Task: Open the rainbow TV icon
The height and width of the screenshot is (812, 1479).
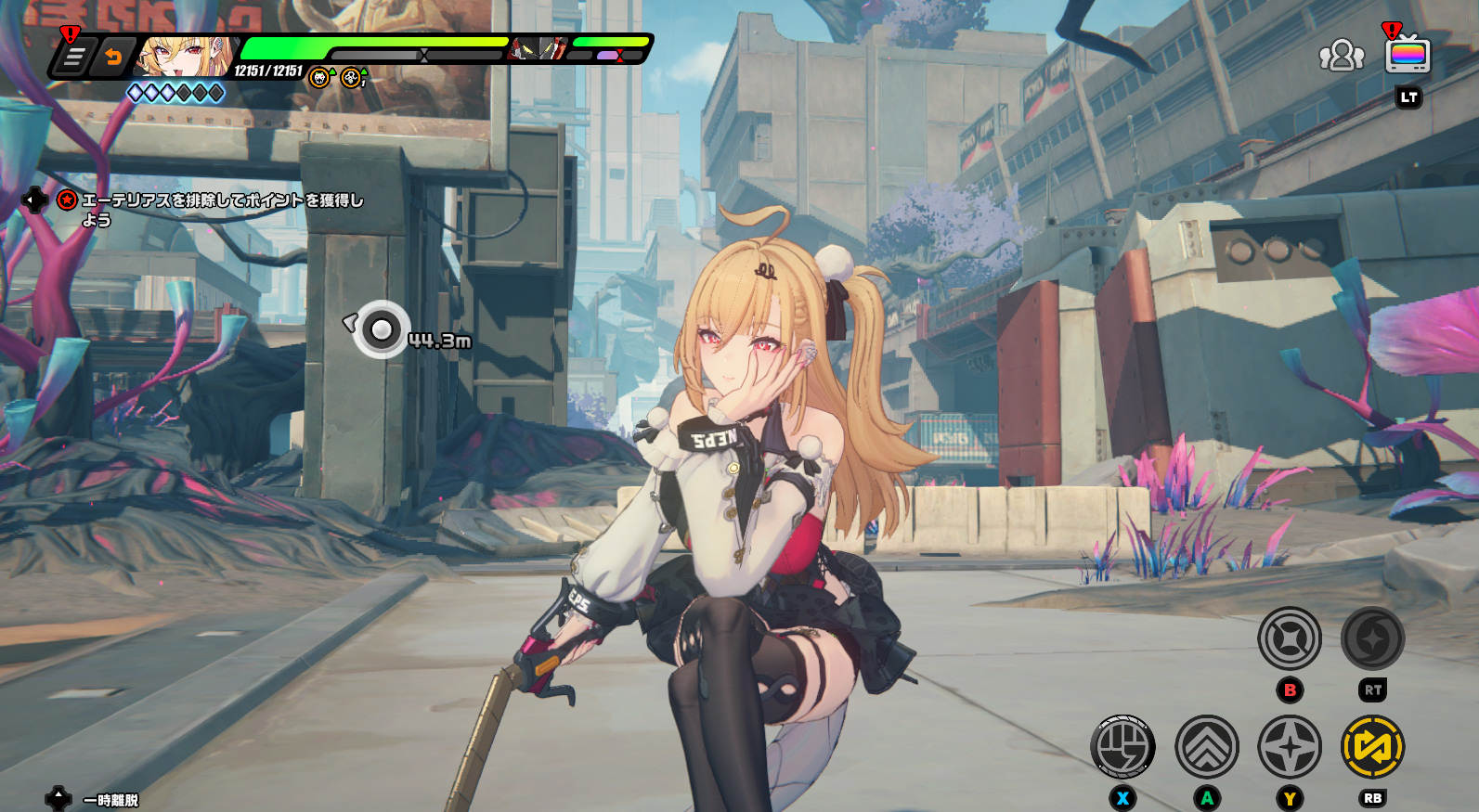Action: click(1408, 55)
